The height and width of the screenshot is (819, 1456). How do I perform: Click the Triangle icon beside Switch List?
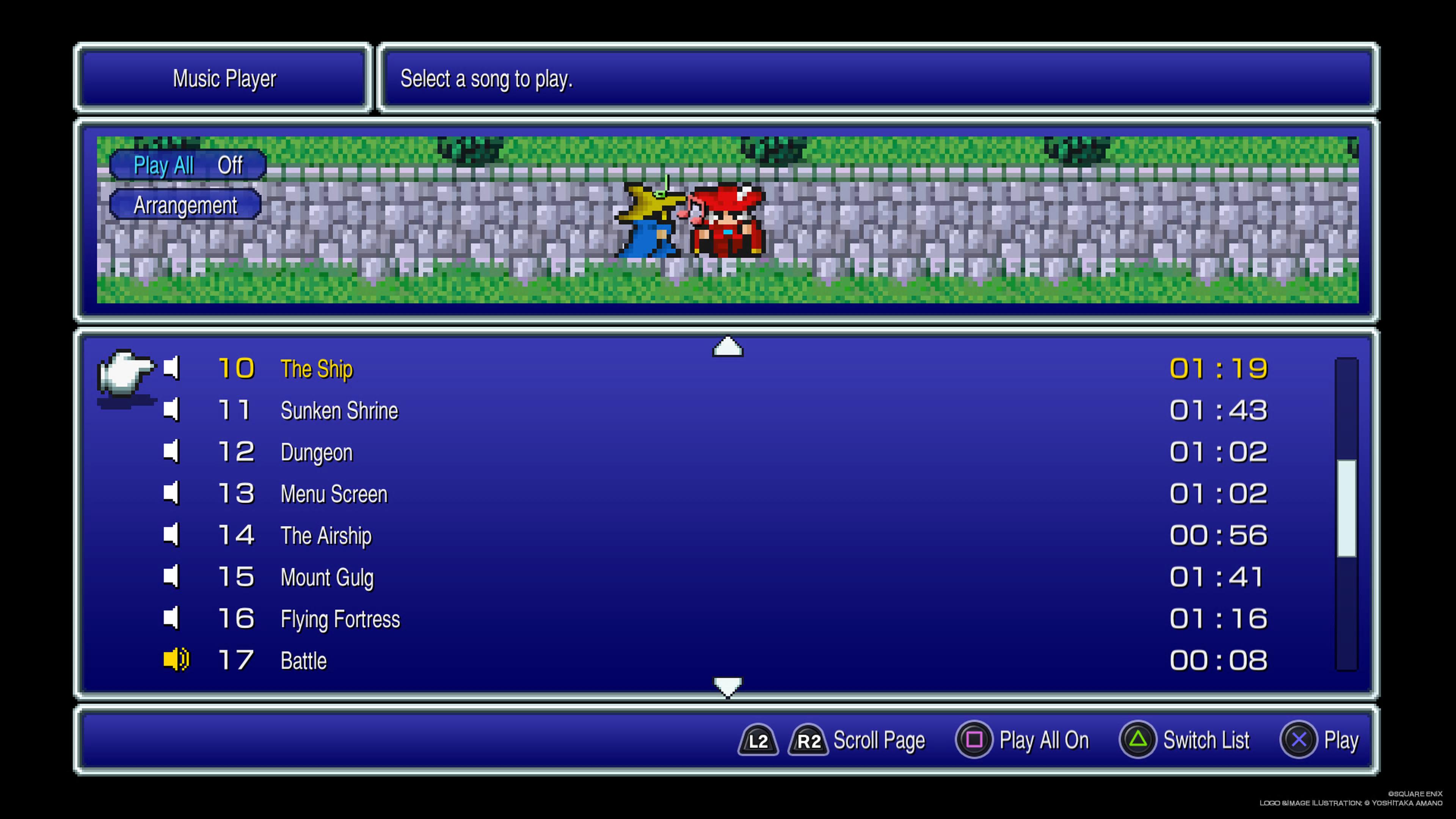(x=1138, y=740)
